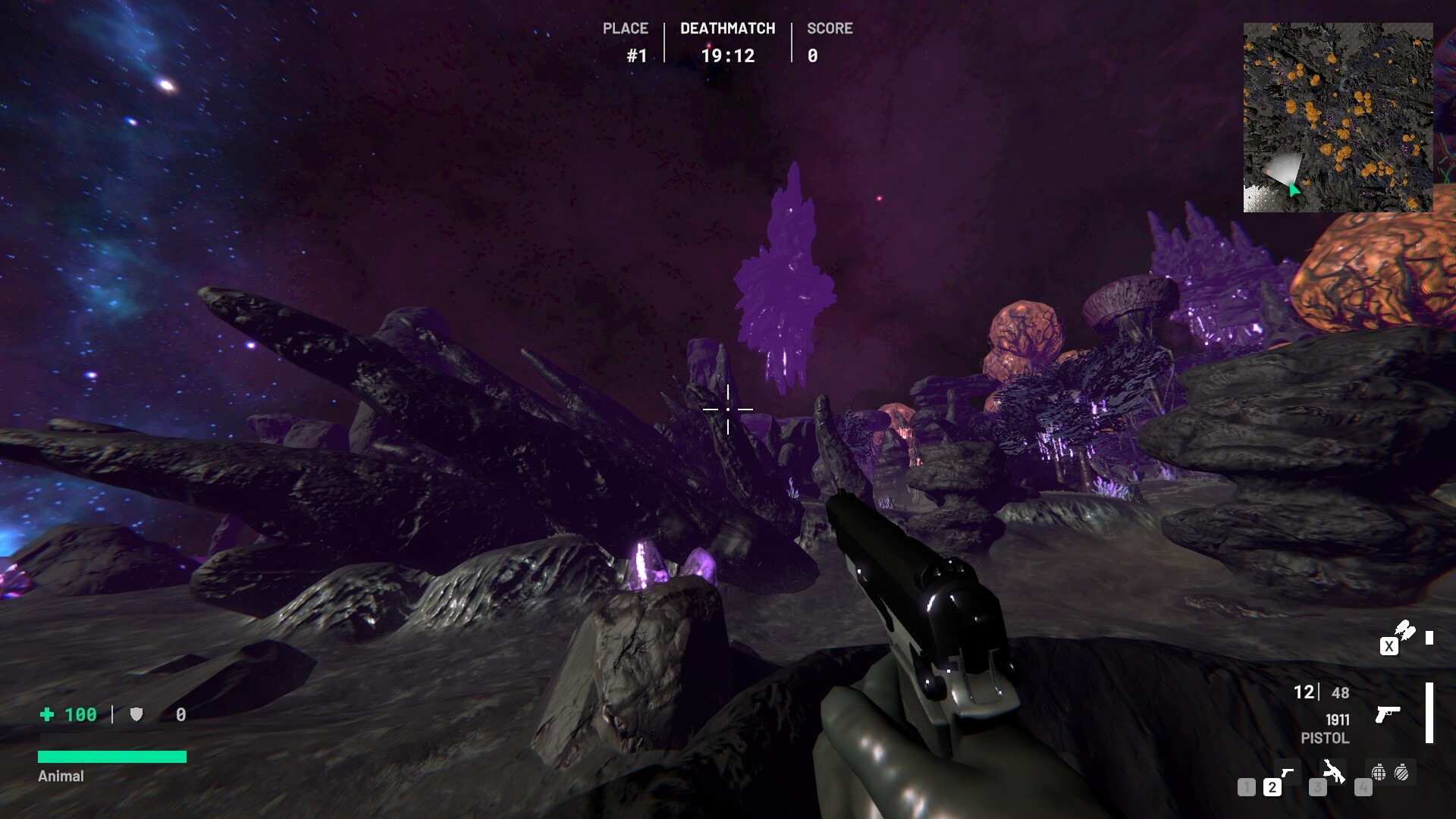Viewport: 1456px width, 819px height.
Task: Toggle the X ability key indicator
Action: [x=1389, y=647]
